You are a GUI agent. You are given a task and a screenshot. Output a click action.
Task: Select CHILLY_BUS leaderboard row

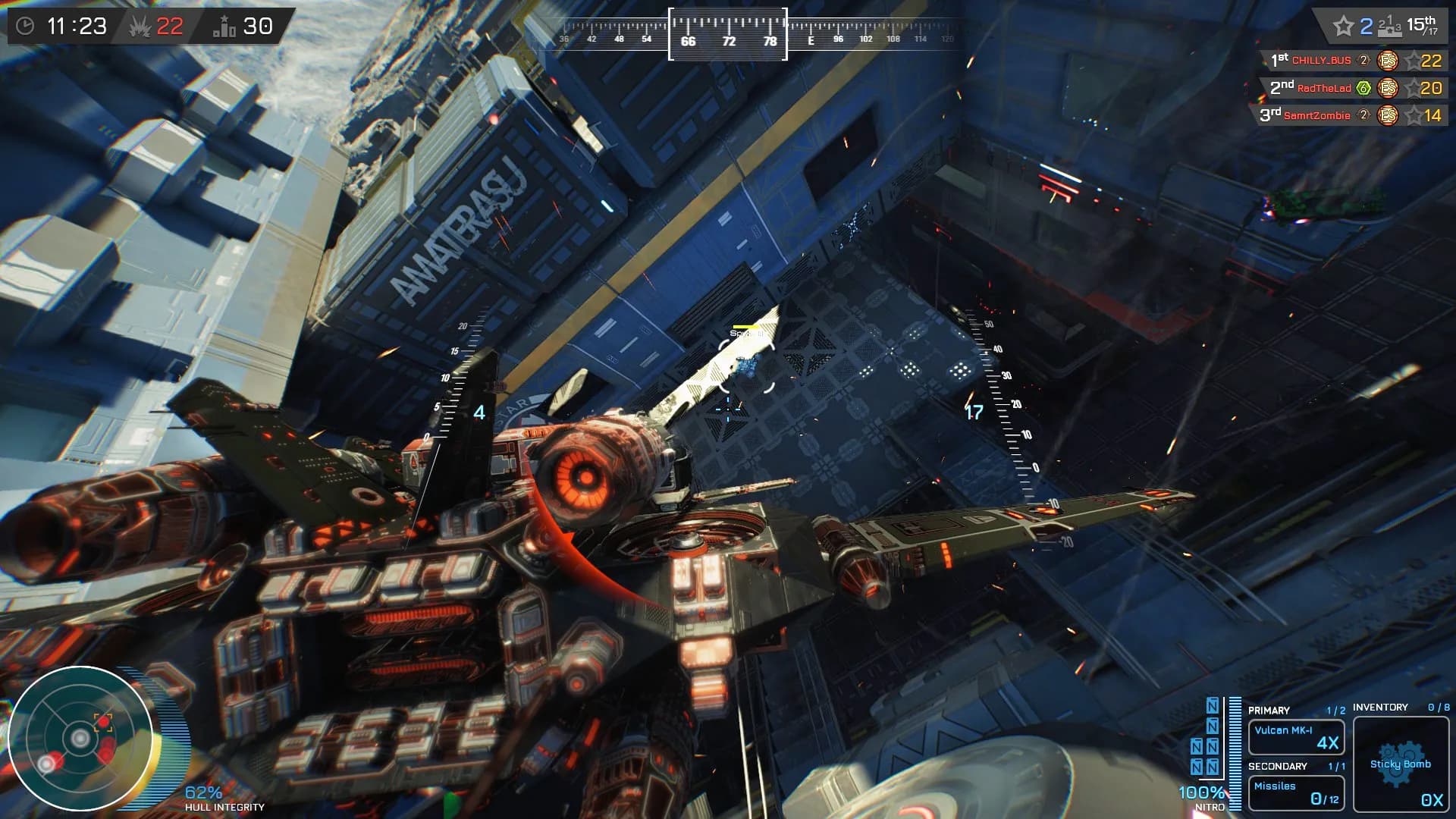point(1355,61)
